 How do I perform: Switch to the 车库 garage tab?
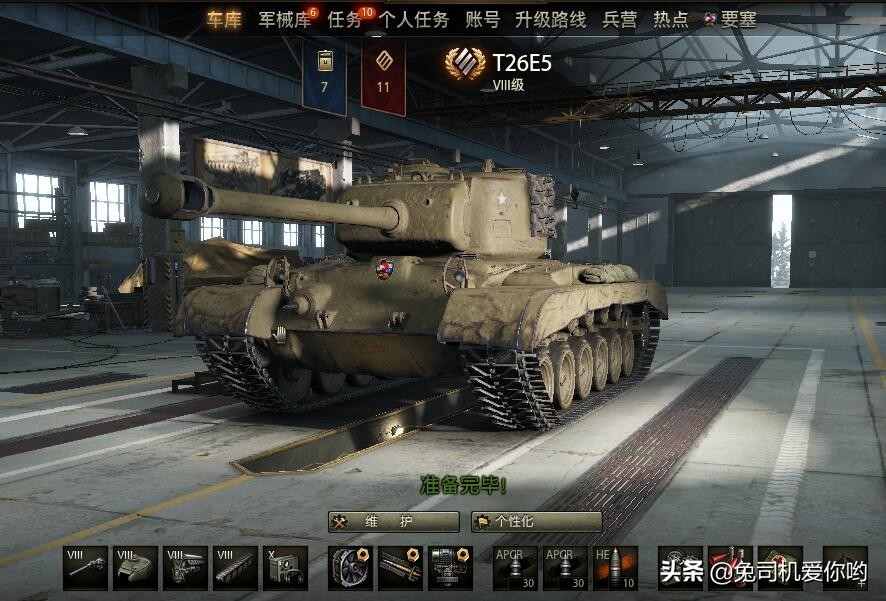[224, 20]
